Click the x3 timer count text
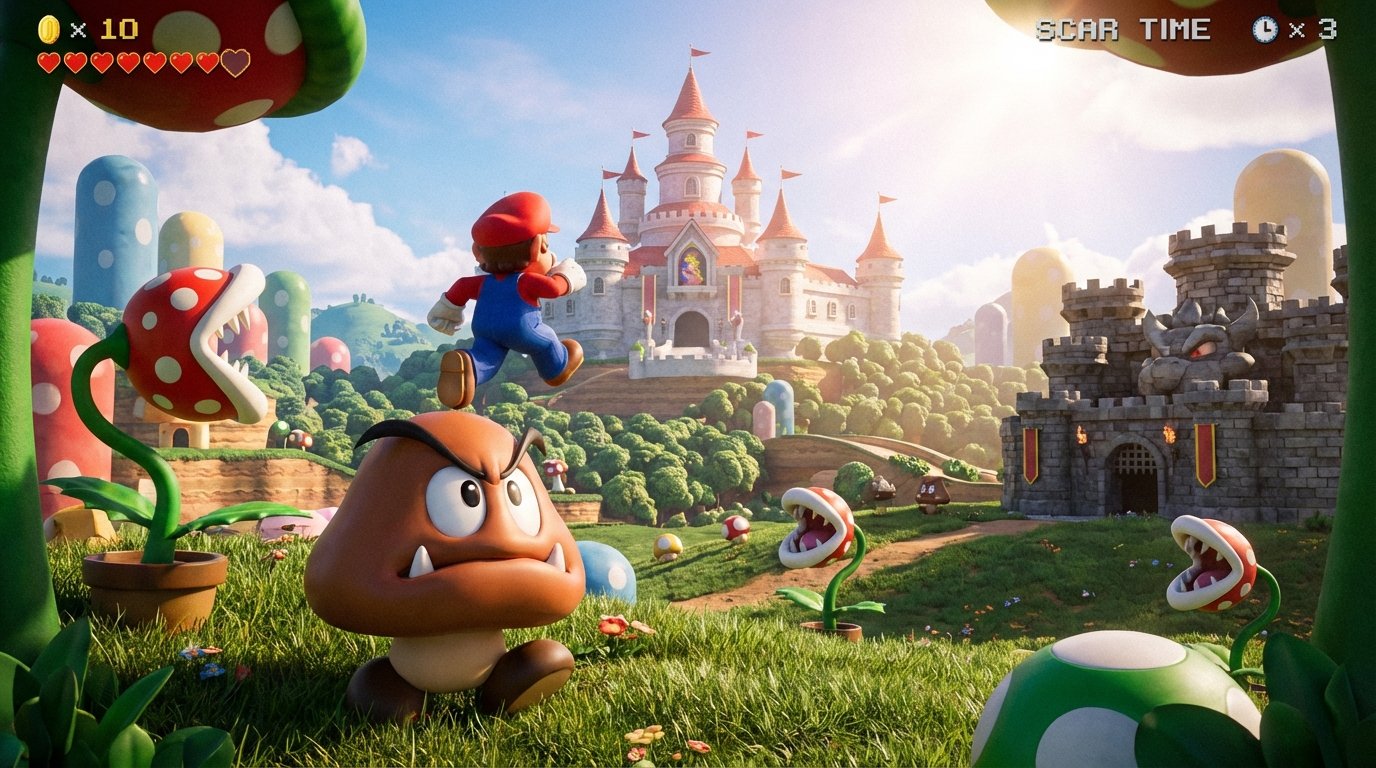1376x768 pixels. coord(1320,28)
